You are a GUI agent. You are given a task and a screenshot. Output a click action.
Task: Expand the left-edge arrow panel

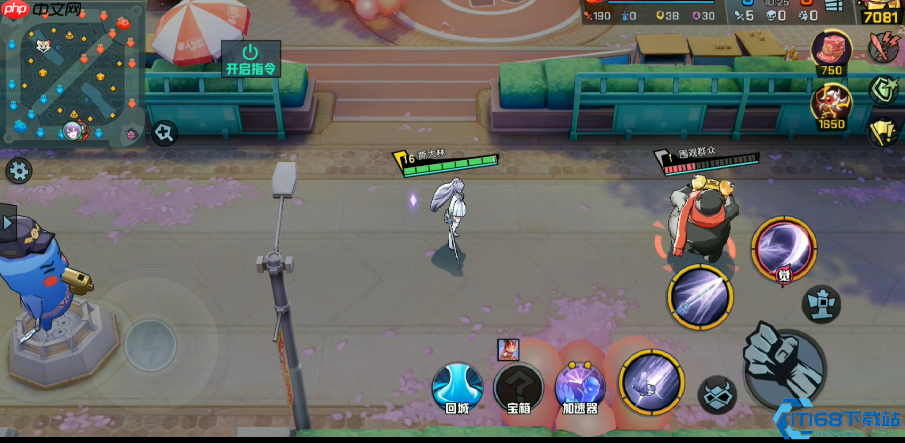8,222
